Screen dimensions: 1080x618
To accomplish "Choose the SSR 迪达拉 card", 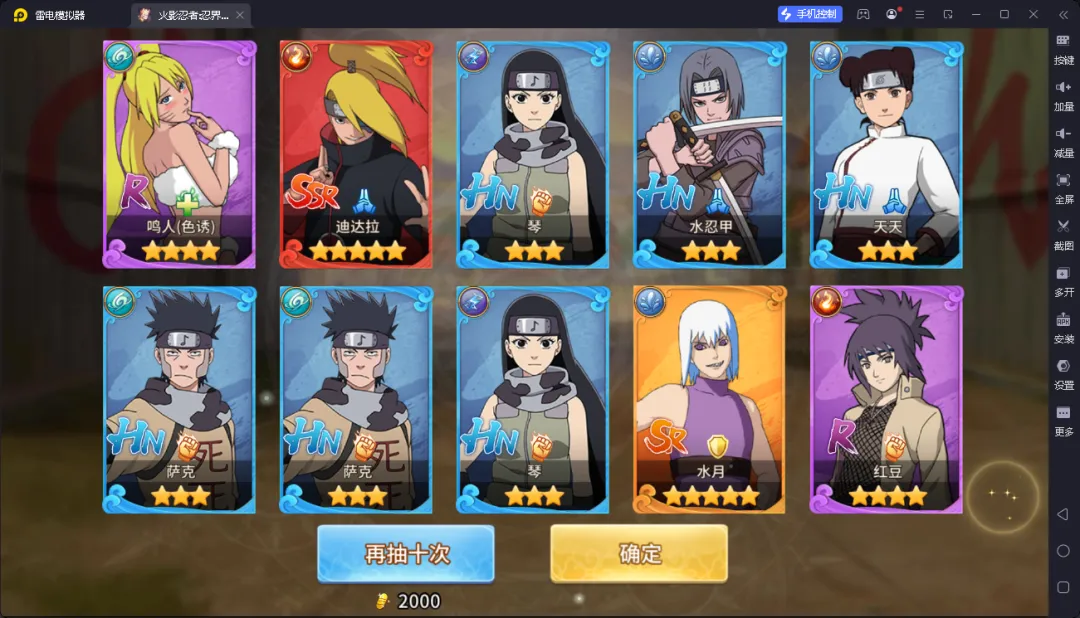I will 356,154.
